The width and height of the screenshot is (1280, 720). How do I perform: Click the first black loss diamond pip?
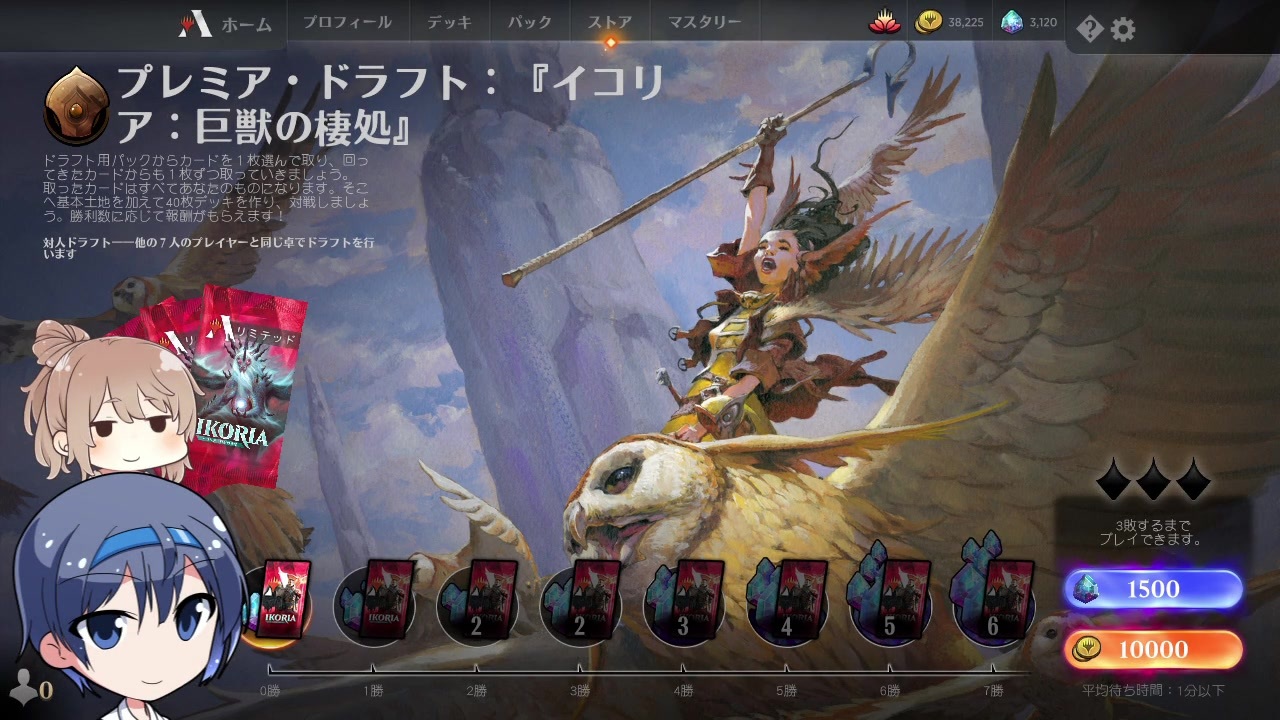tap(1115, 481)
